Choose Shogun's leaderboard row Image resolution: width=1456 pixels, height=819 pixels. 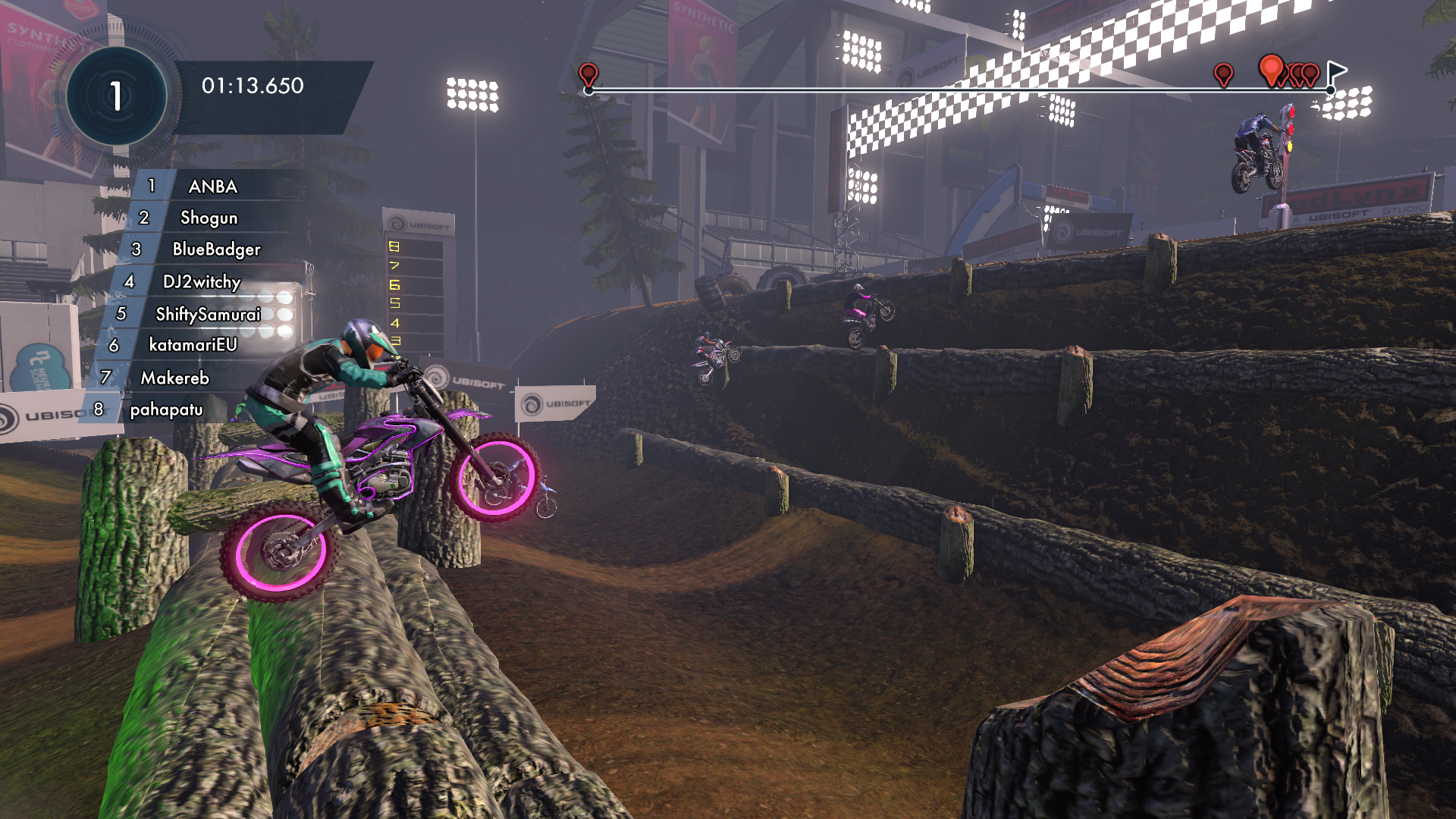pyautogui.click(x=209, y=218)
